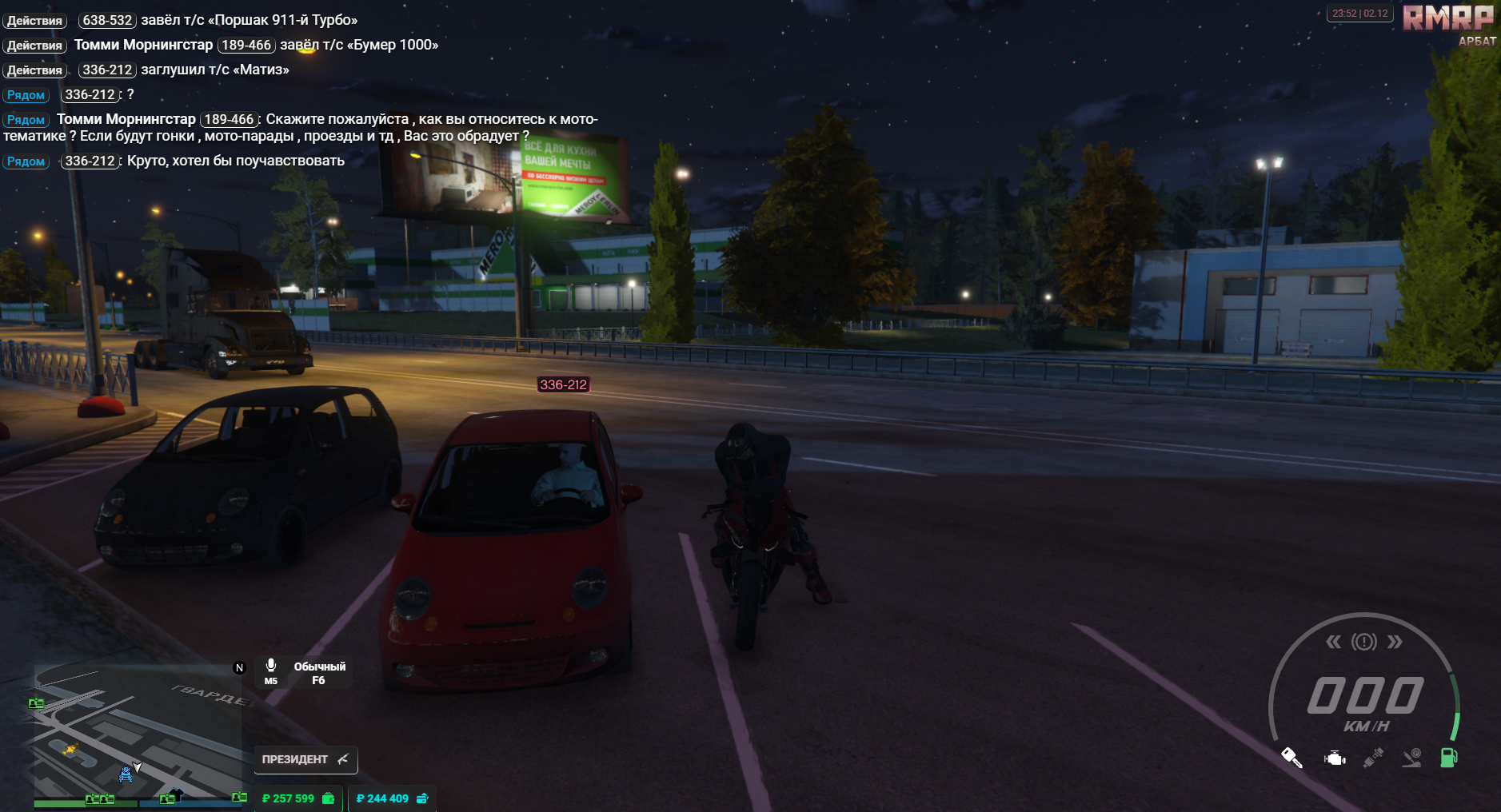Select the rifle icon beside ПРЕЗИДЕНТ
The height and width of the screenshot is (812, 1501).
[x=344, y=760]
